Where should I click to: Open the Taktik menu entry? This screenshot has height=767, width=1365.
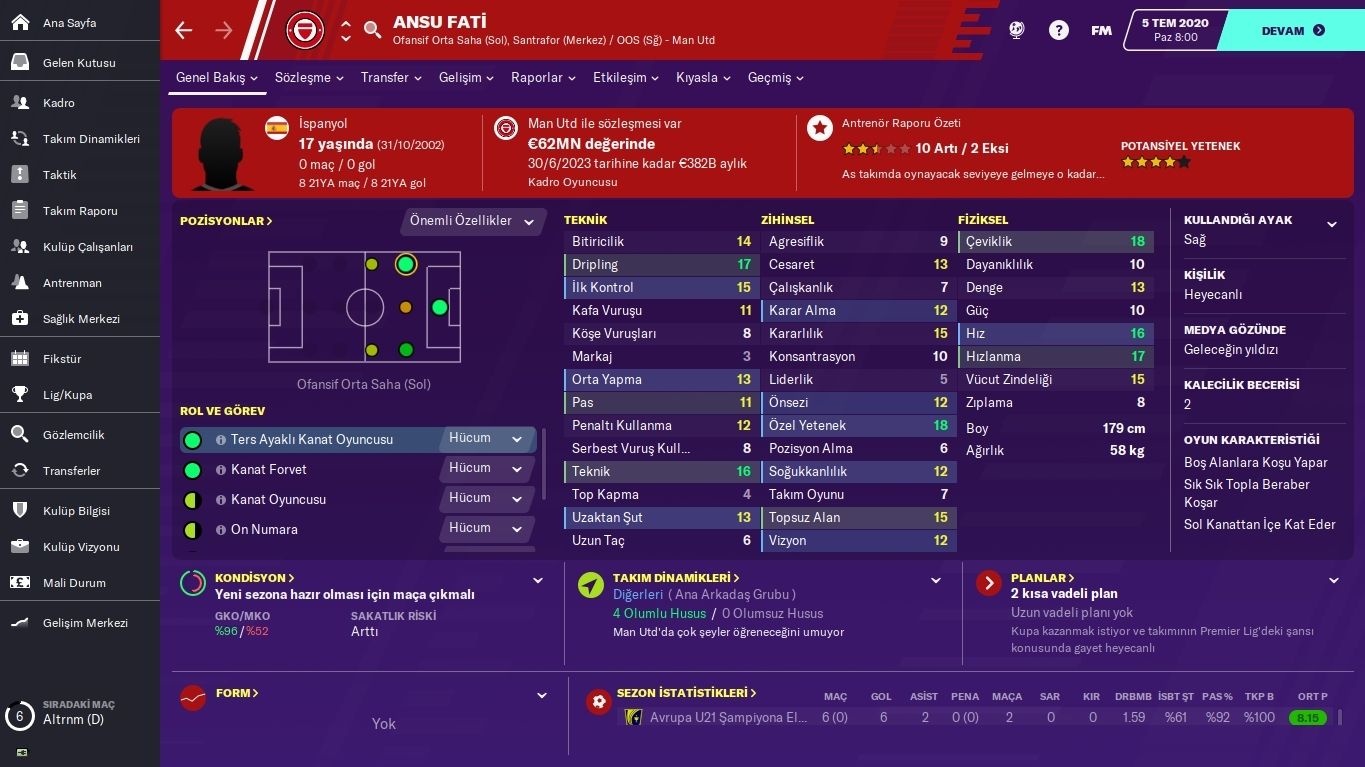pos(59,175)
